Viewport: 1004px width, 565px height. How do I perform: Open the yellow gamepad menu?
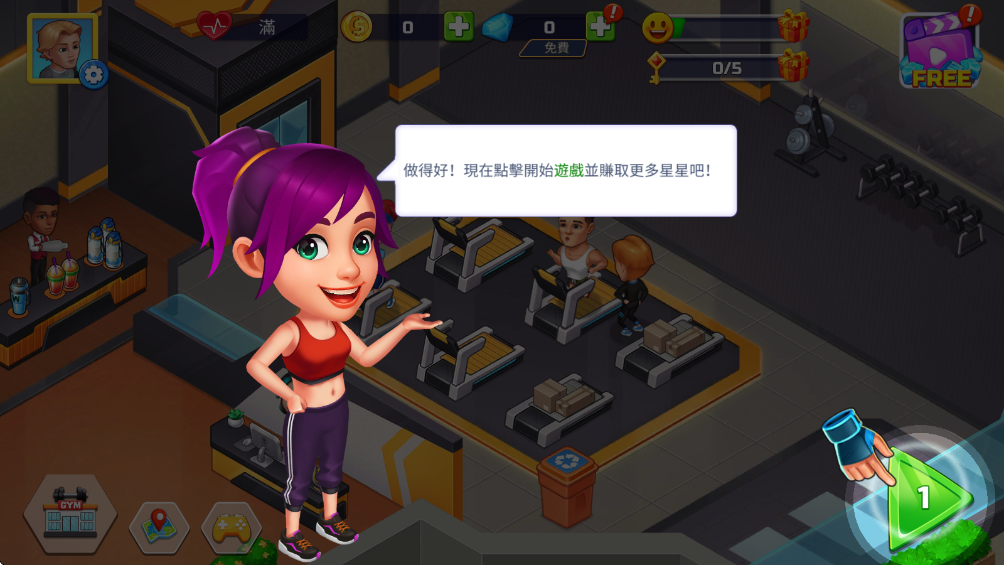(x=231, y=528)
